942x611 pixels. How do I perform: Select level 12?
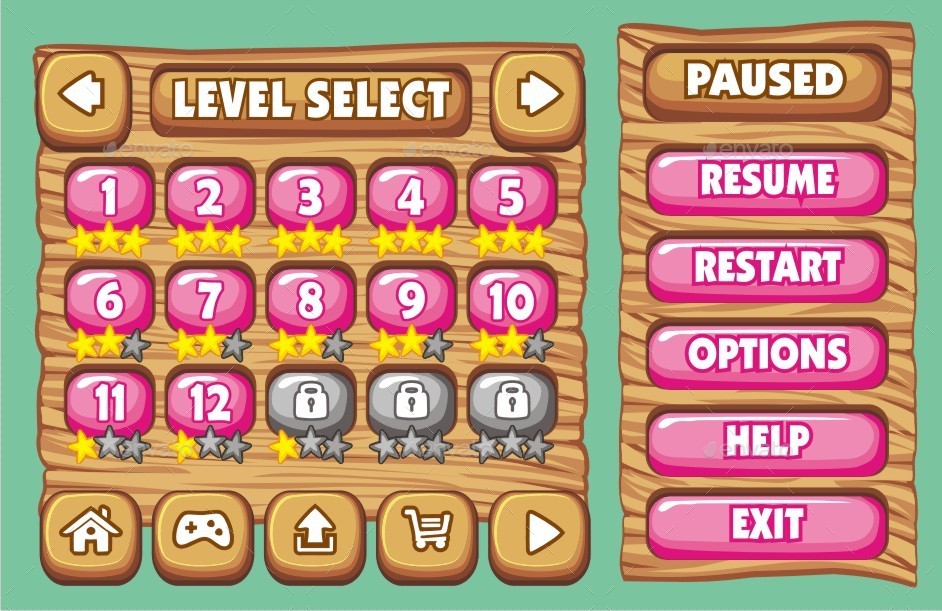coord(210,402)
